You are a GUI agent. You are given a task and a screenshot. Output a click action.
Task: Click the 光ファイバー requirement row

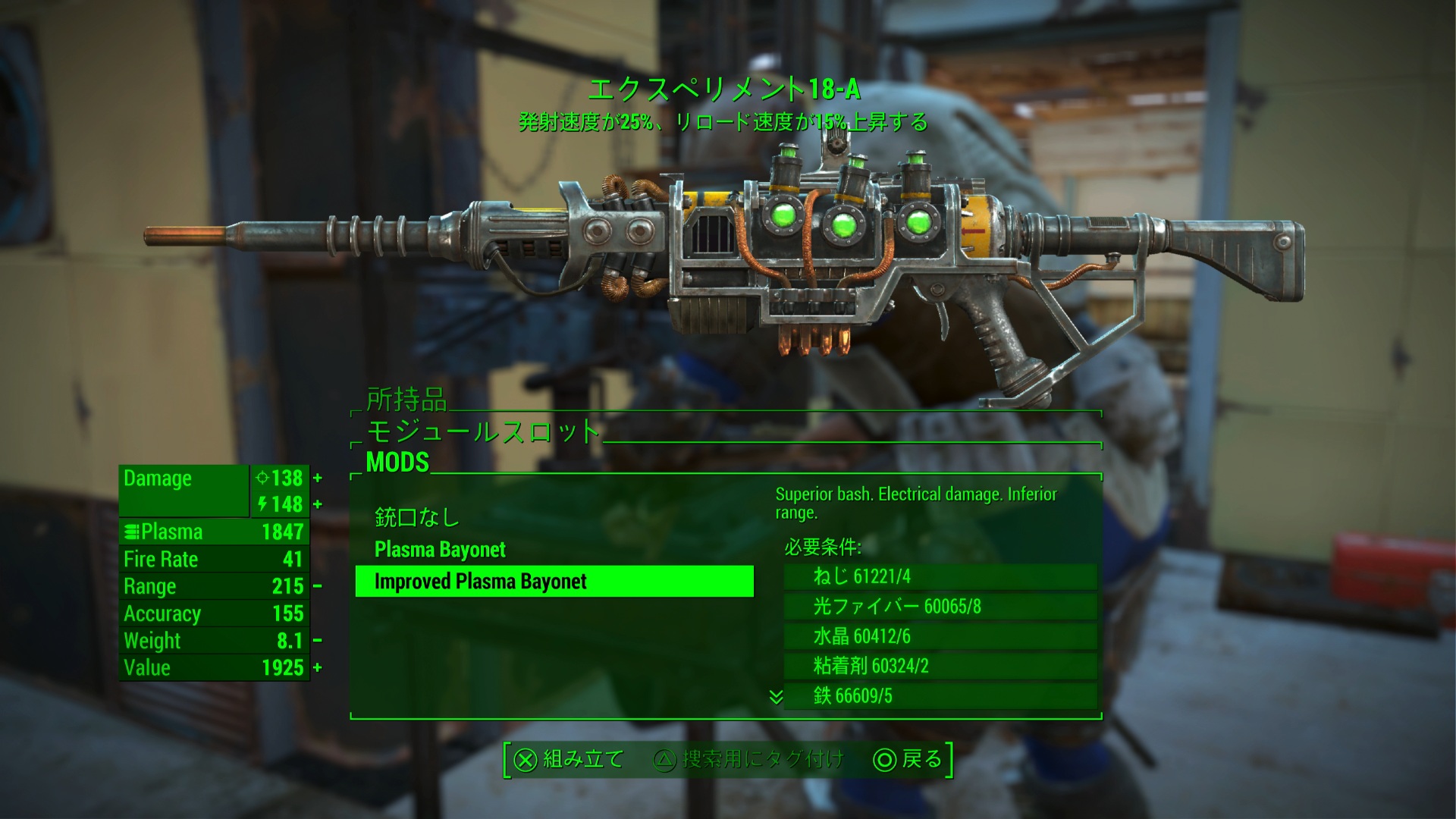click(940, 607)
